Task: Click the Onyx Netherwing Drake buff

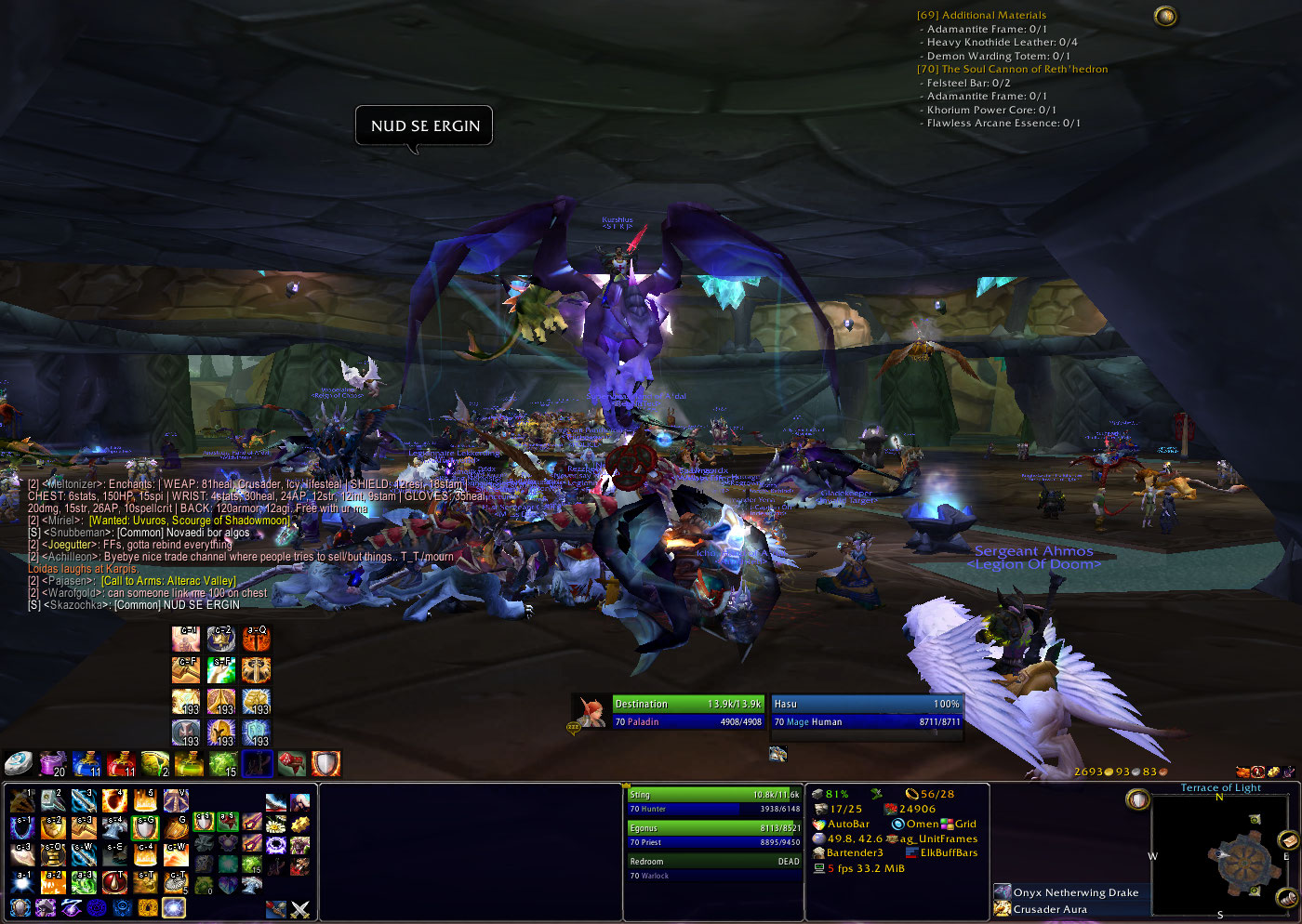Action: click(1075, 892)
